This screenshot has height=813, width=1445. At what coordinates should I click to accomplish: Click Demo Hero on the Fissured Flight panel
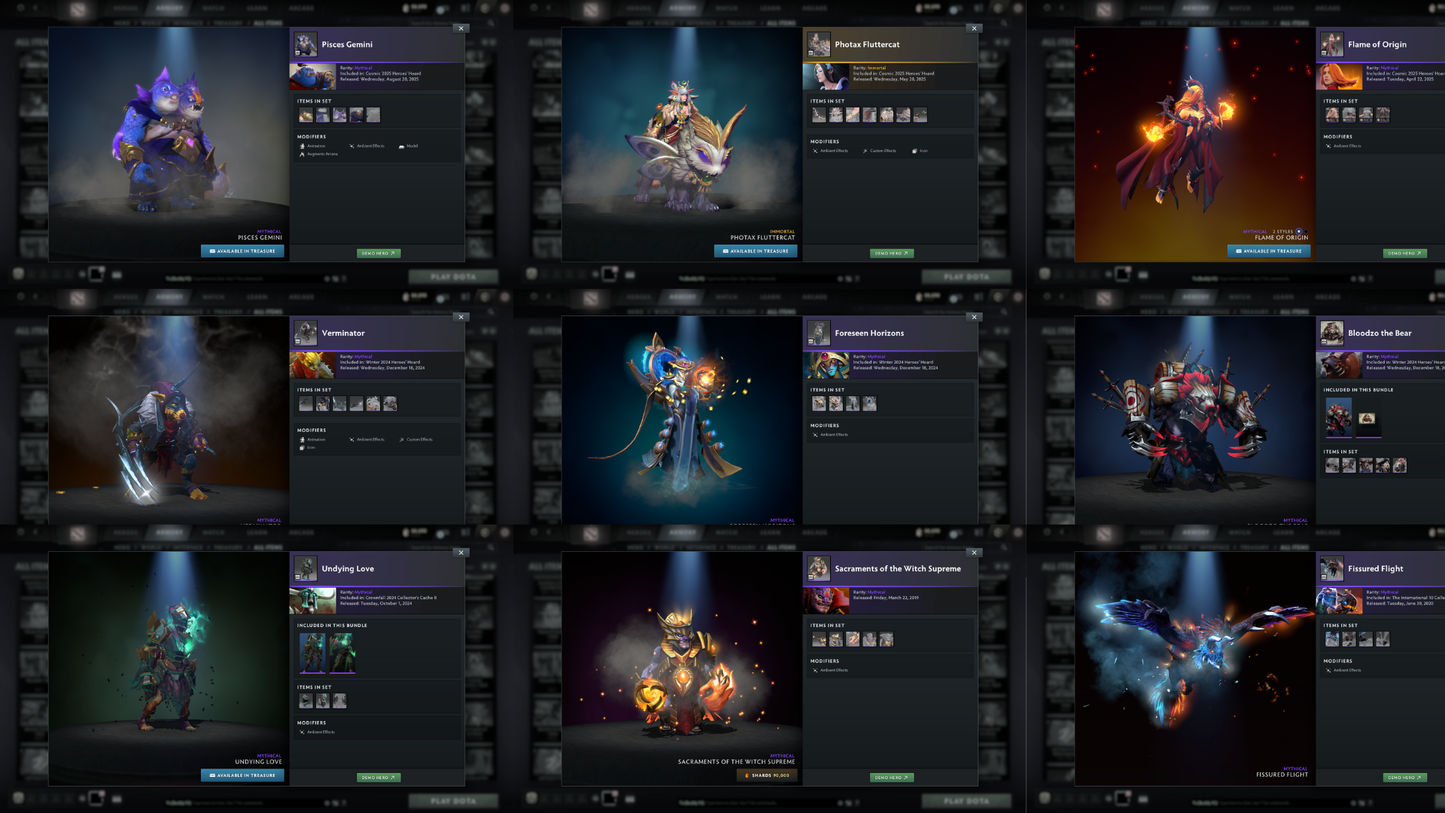pyautogui.click(x=1404, y=777)
